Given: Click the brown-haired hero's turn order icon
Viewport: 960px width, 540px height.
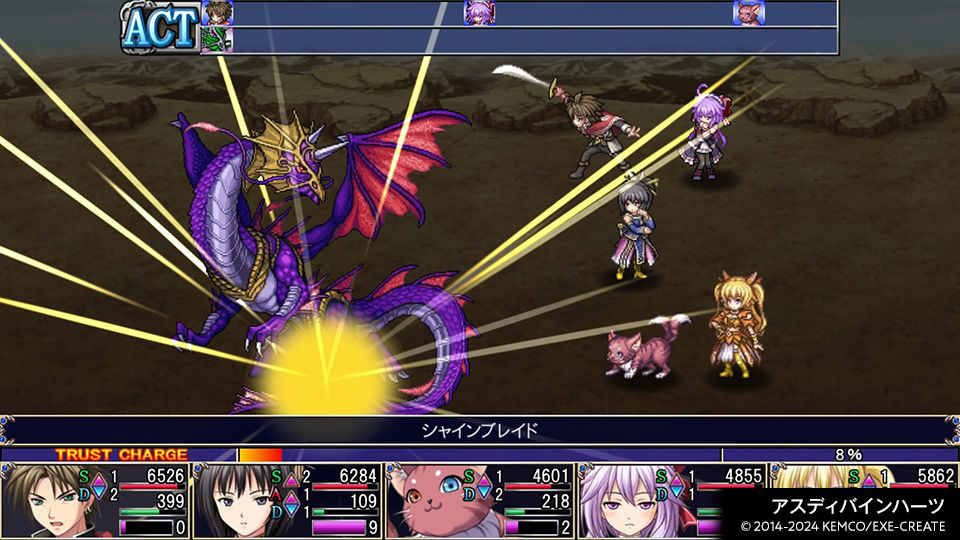Looking at the screenshot, I should tap(217, 13).
